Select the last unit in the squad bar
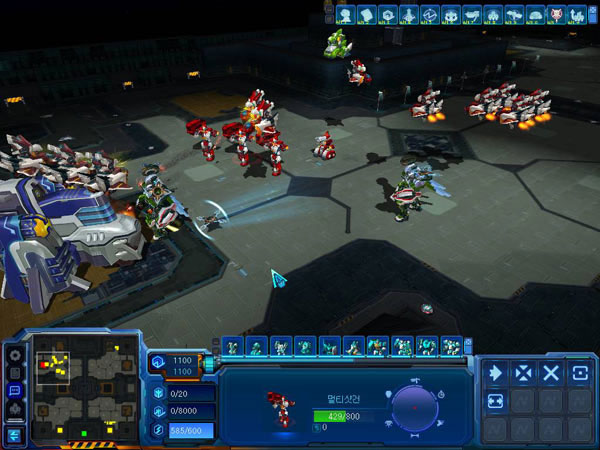Screen dimensions: 600x450 pyautogui.click(x=452, y=346)
